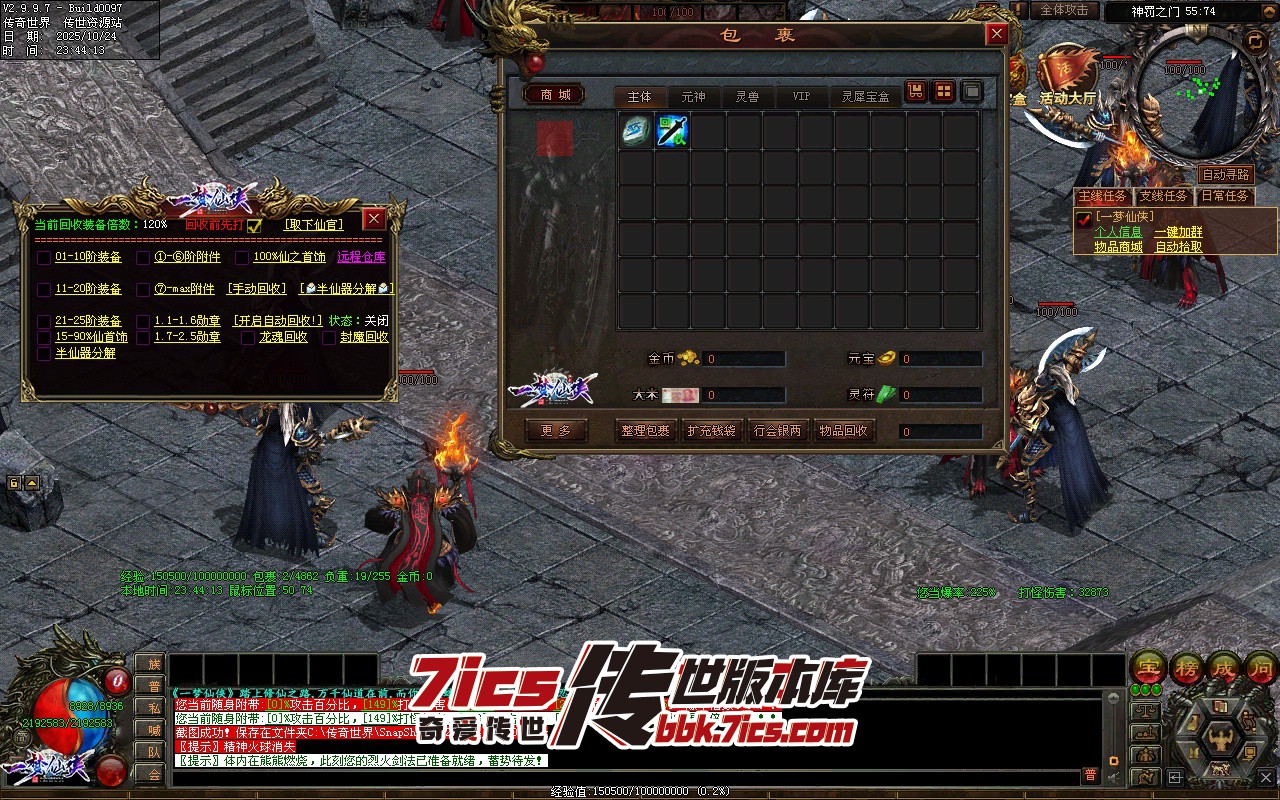Viewport: 1280px width, 800px height.
Task: Toggle the 回收前先打 checkbox
Action: 254,226
